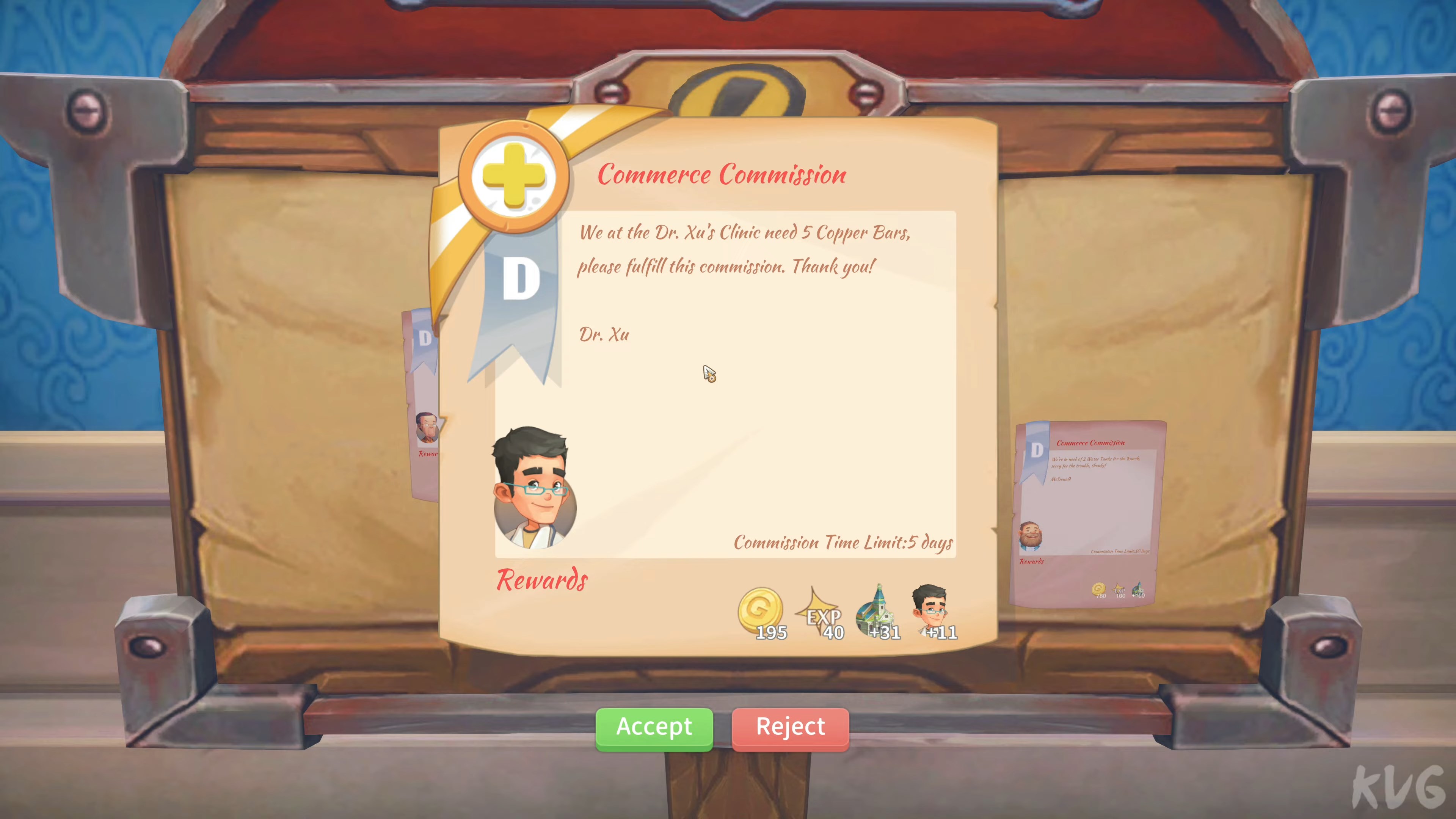Accept Dr. Xu's Copper Bars commission
Screen dimensions: 1456x819
point(654,728)
